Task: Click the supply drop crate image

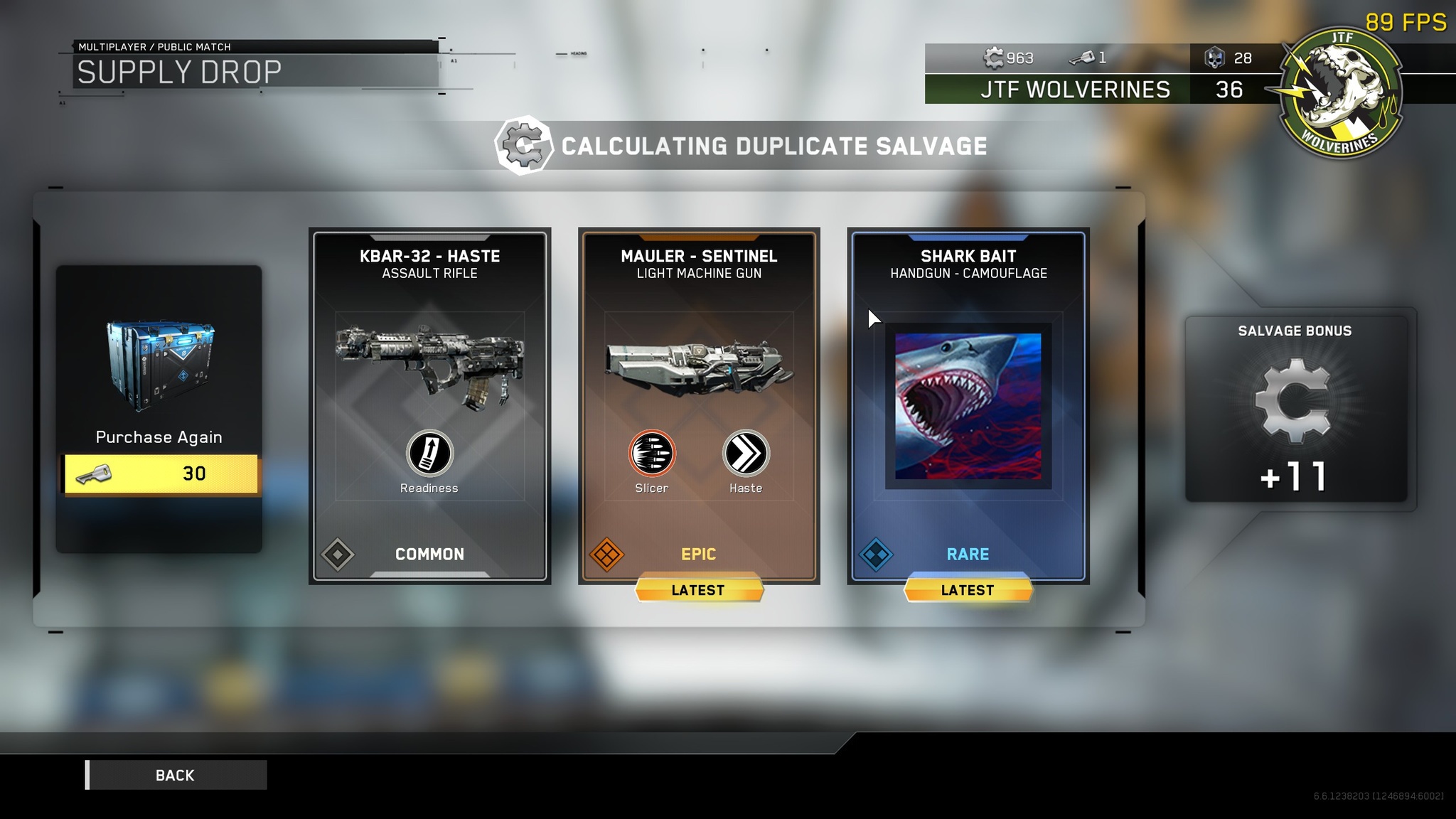Action: (160, 365)
